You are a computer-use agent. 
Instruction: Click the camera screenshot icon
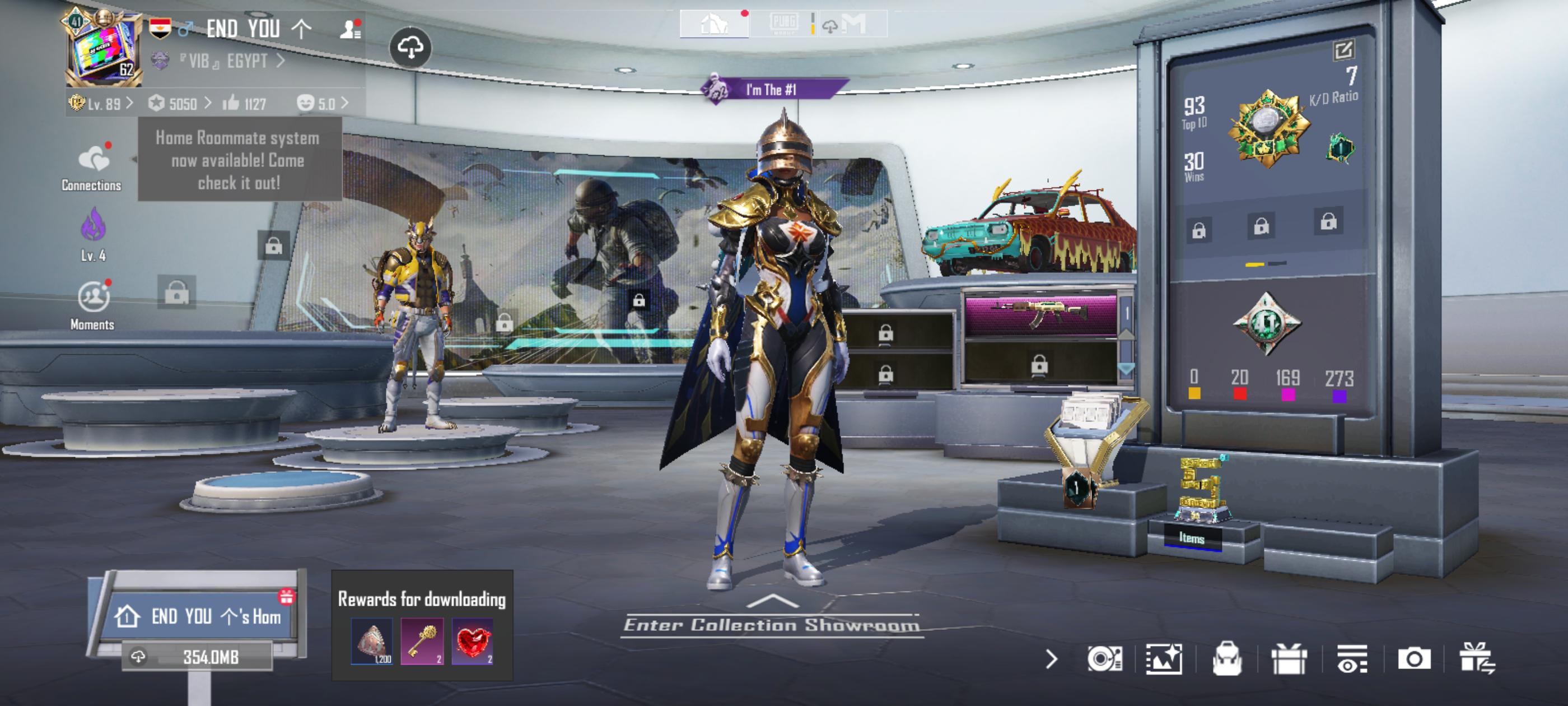[1413, 658]
